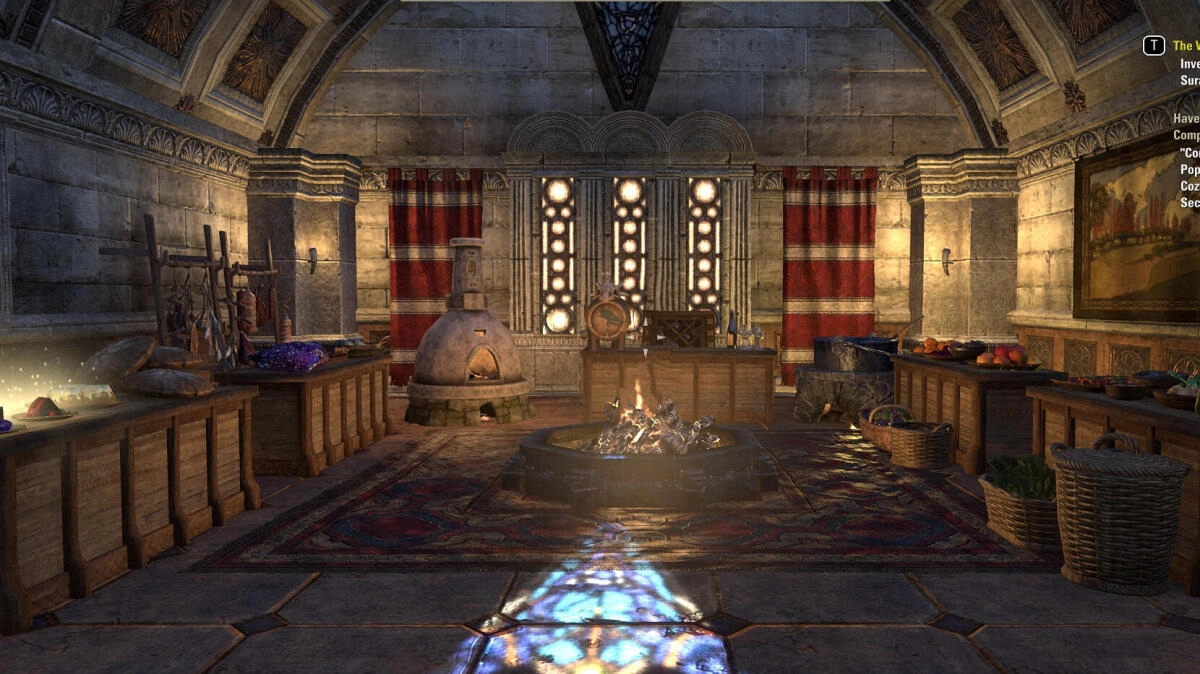Viewport: 1200px width, 674px height.
Task: Select the yellow tracked quest title
Action: coord(1185,46)
